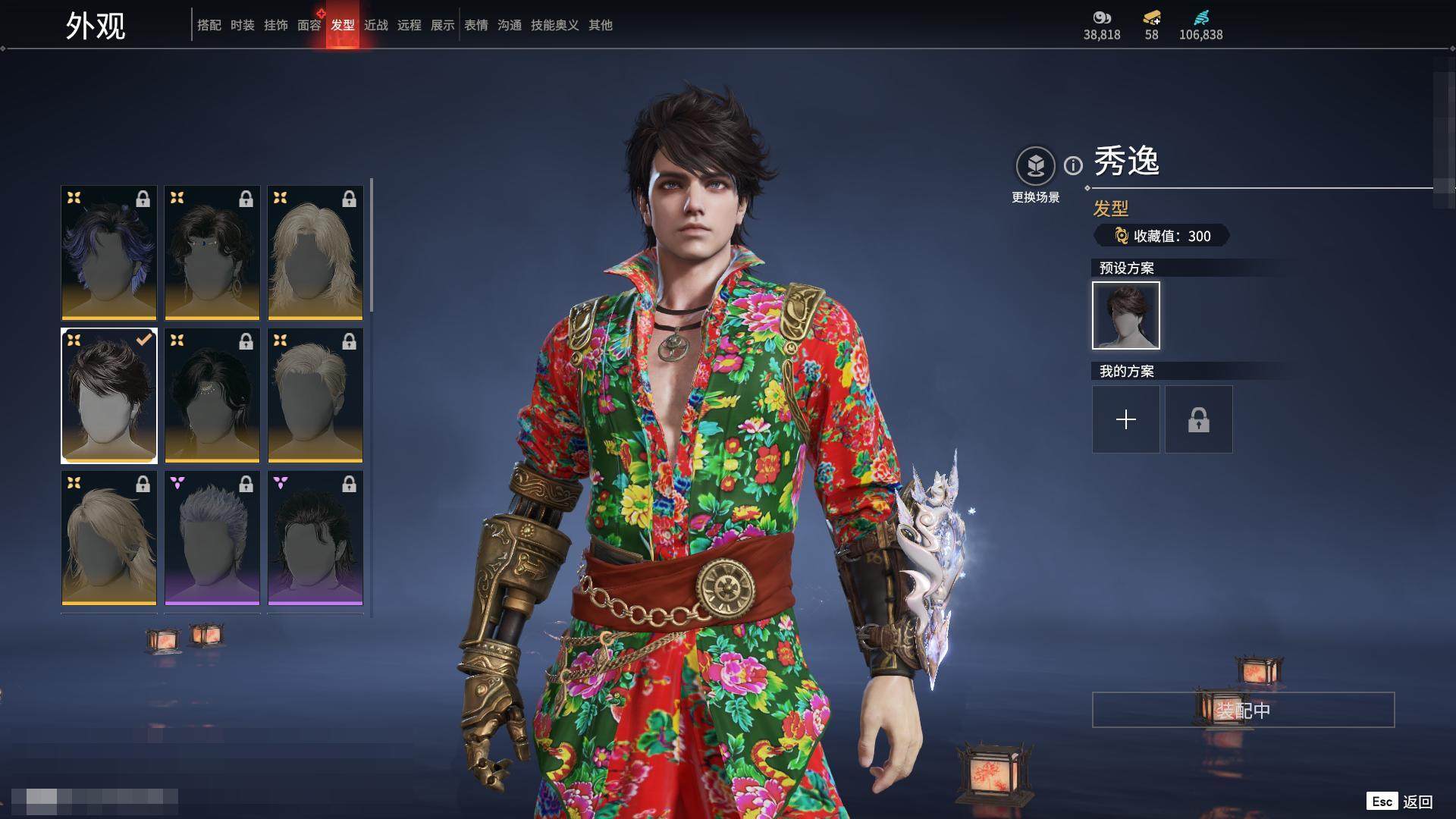Open the 近战 tab
The height and width of the screenshot is (819, 1456).
375,25
